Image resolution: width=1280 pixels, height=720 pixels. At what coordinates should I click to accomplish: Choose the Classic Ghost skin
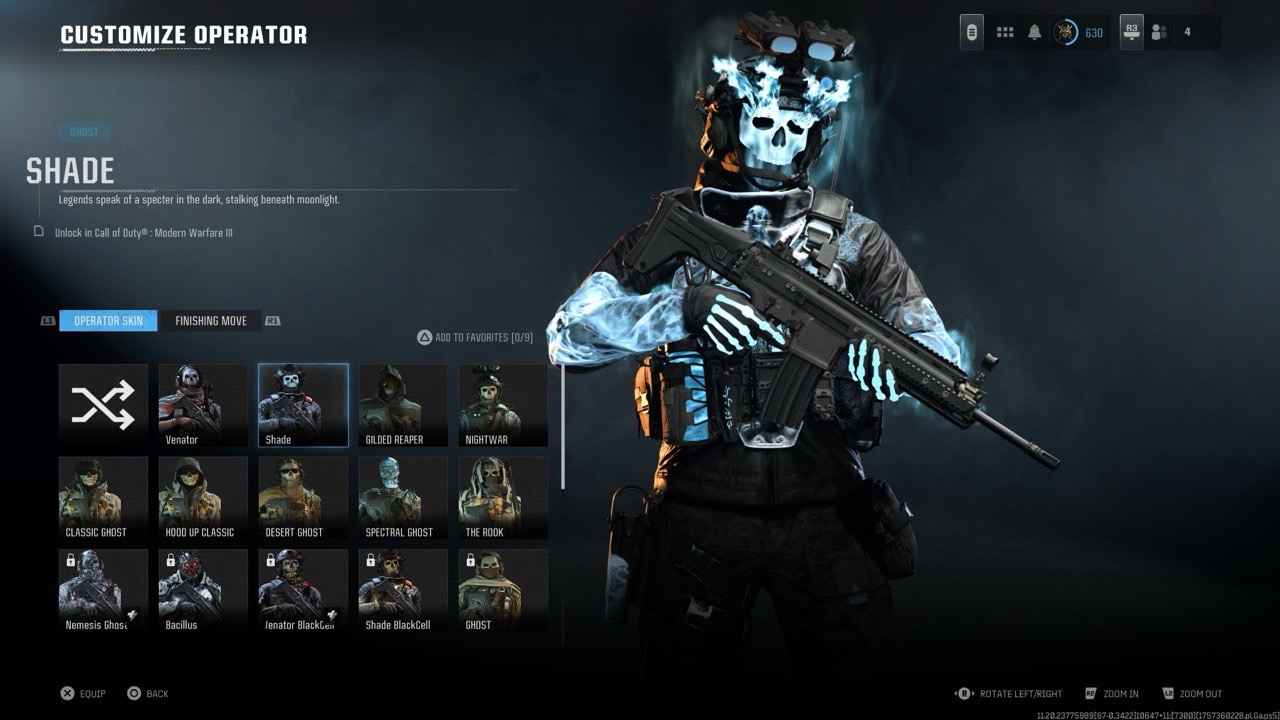pyautogui.click(x=103, y=498)
